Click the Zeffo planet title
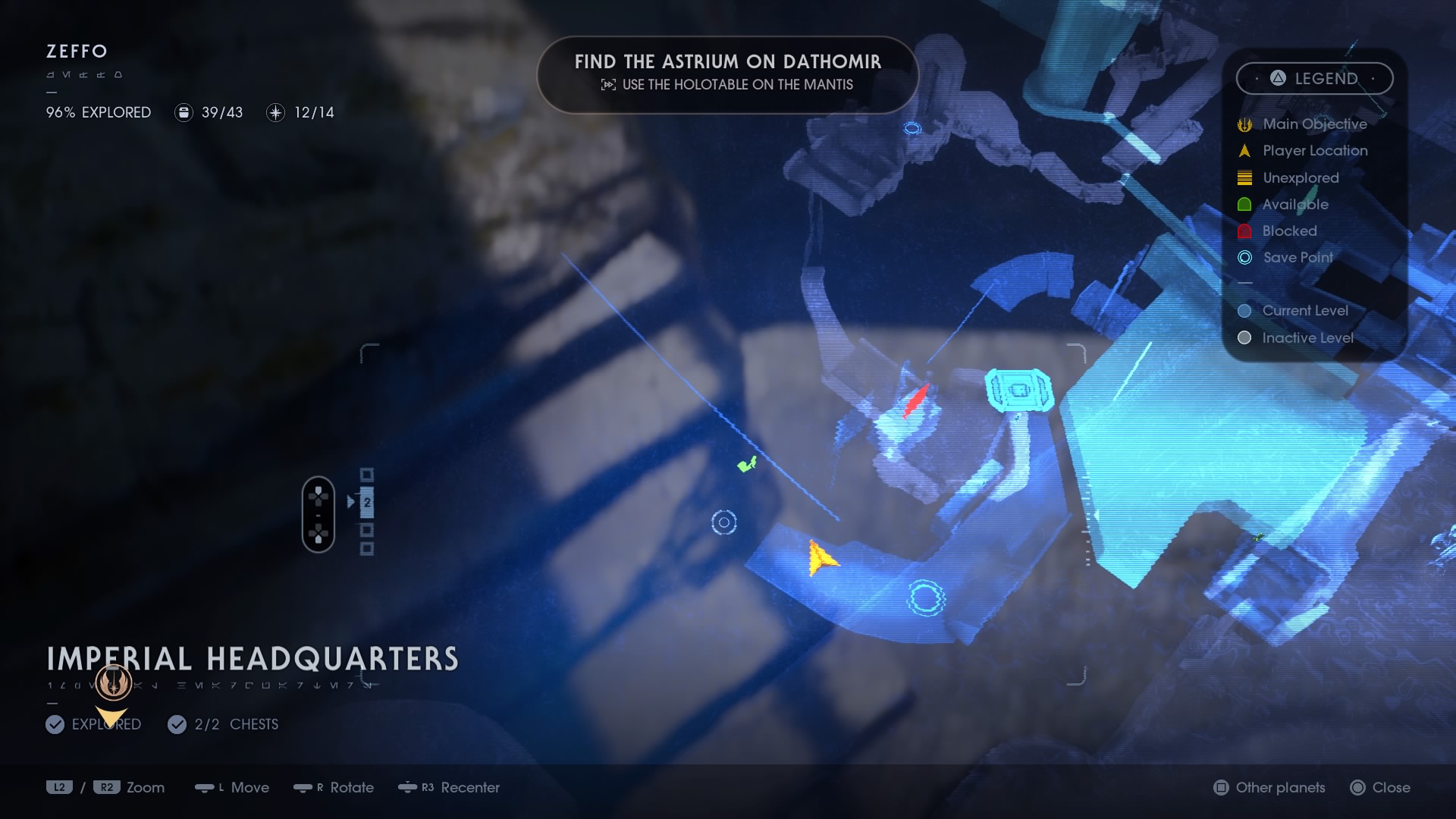Viewport: 1456px width, 819px height. (75, 52)
